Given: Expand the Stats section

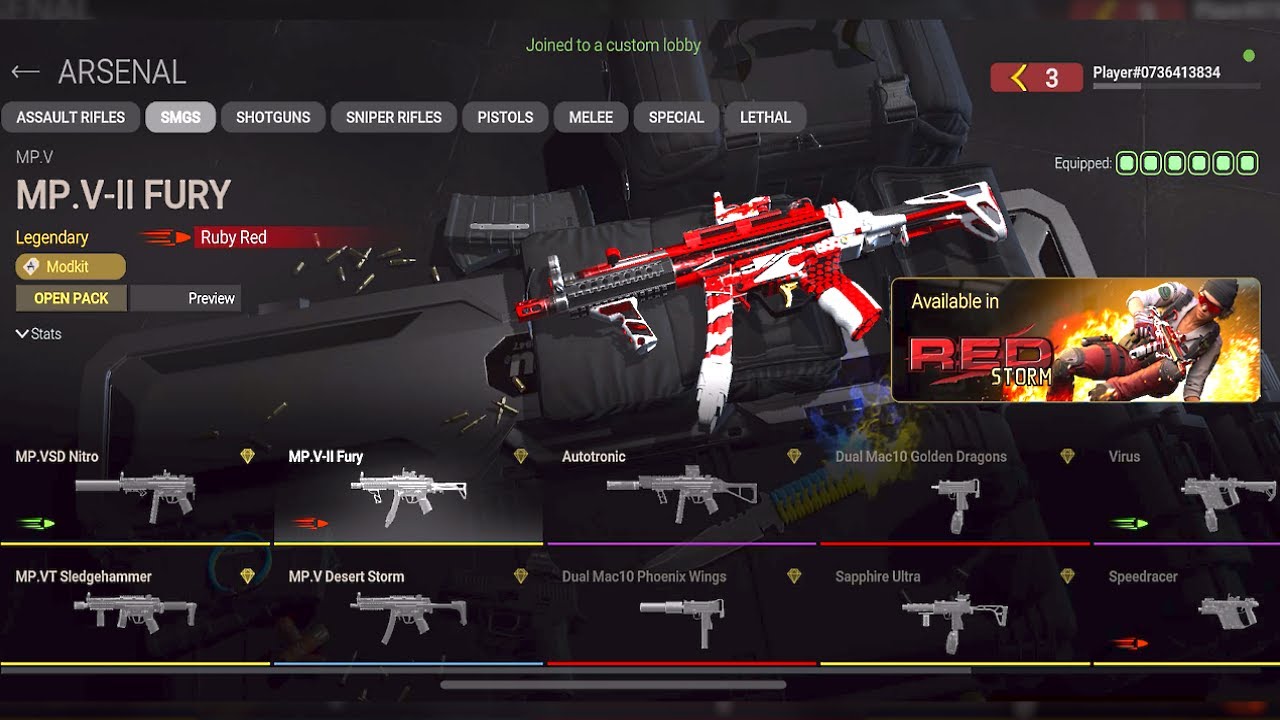Looking at the screenshot, I should click(39, 334).
